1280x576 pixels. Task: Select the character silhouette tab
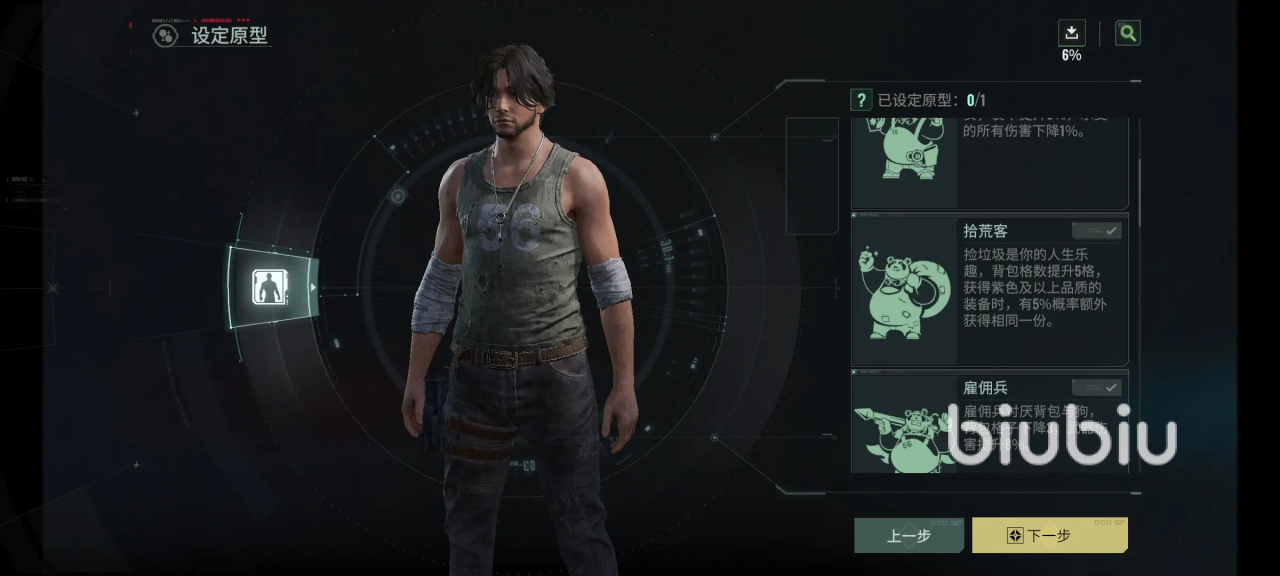(270, 288)
